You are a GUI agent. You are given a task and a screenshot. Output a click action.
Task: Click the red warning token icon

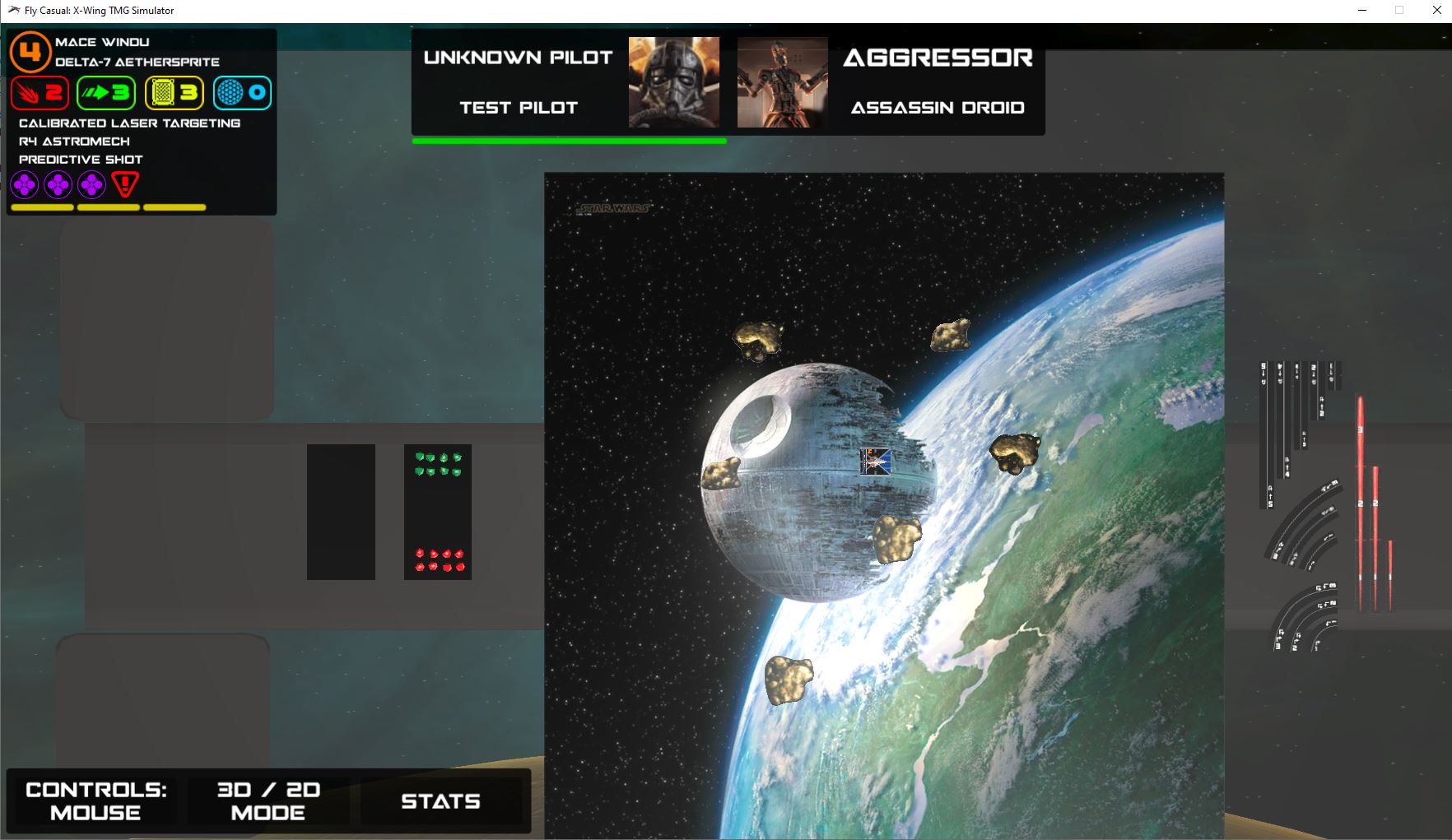125,184
